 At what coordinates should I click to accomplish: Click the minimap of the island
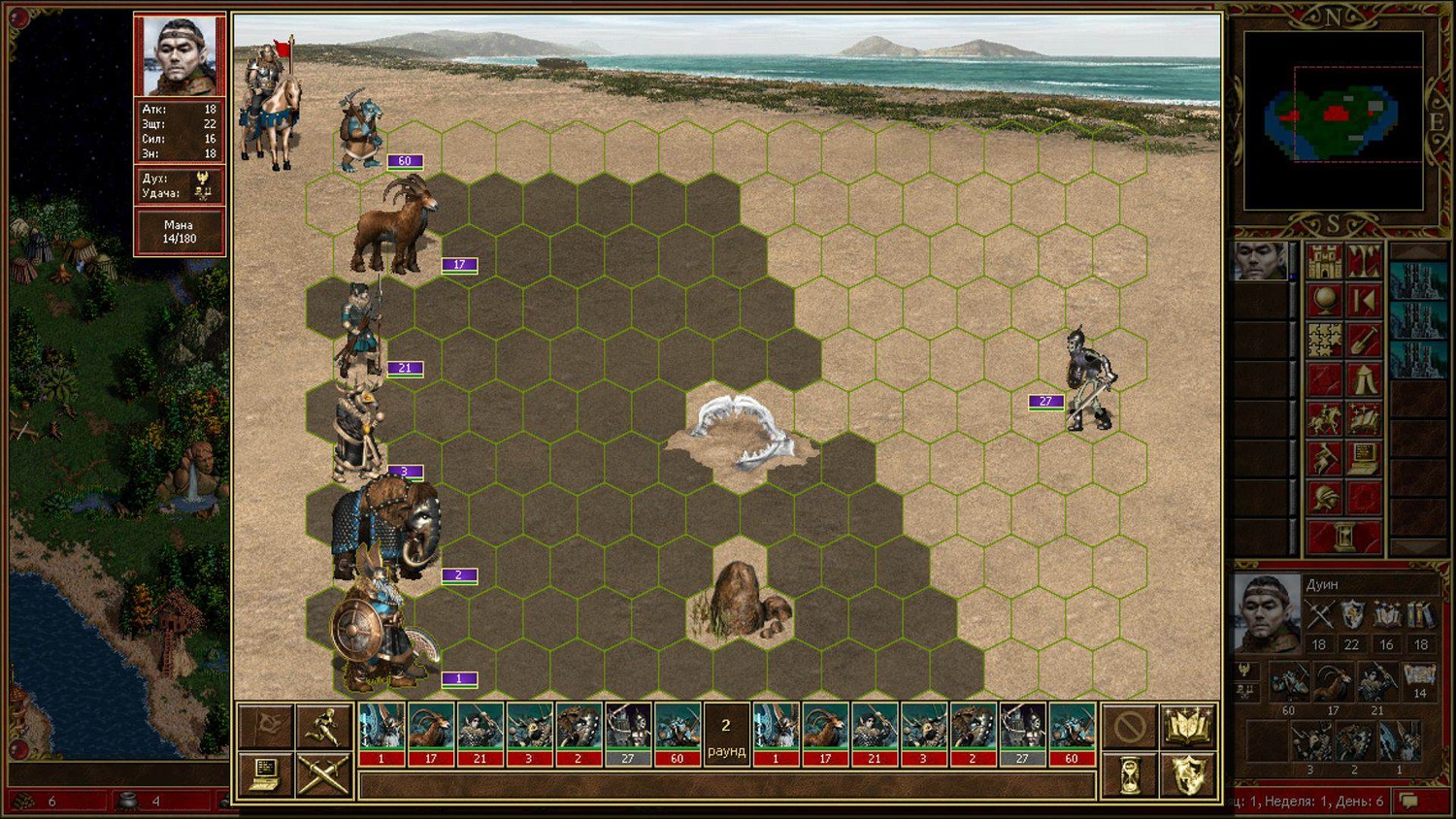coord(1334,119)
